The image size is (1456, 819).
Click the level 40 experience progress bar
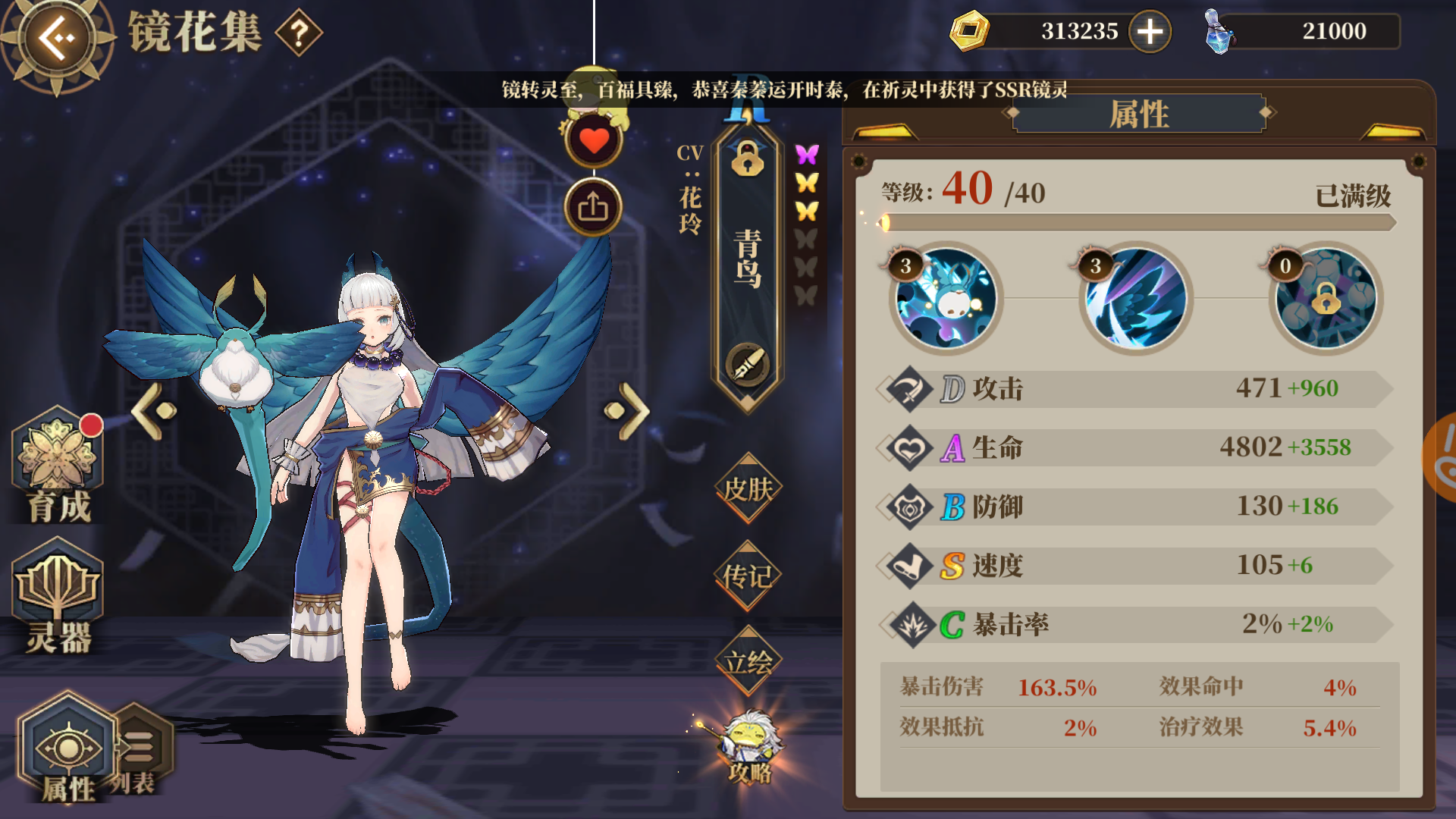[1137, 222]
